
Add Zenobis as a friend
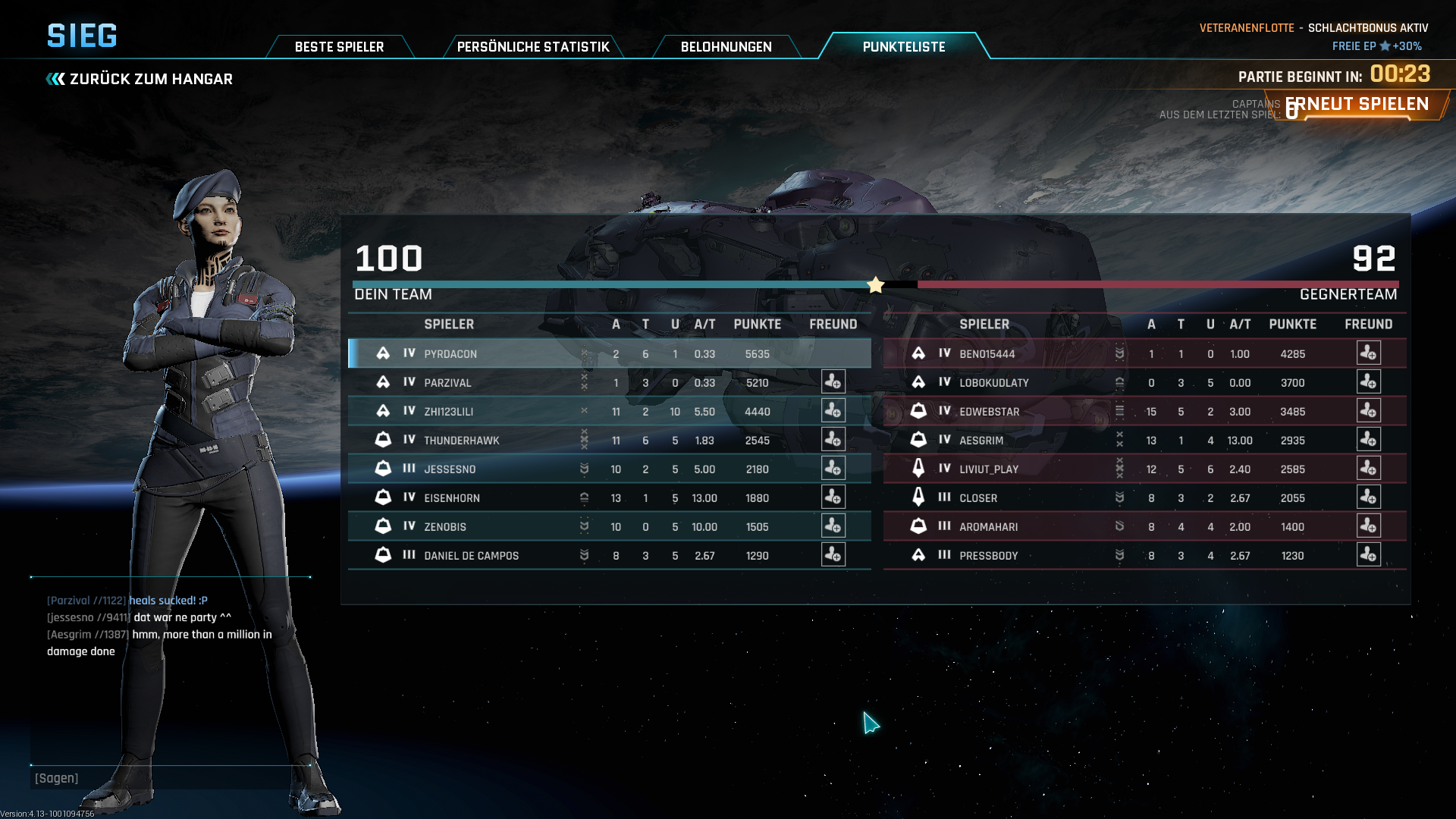tap(833, 526)
